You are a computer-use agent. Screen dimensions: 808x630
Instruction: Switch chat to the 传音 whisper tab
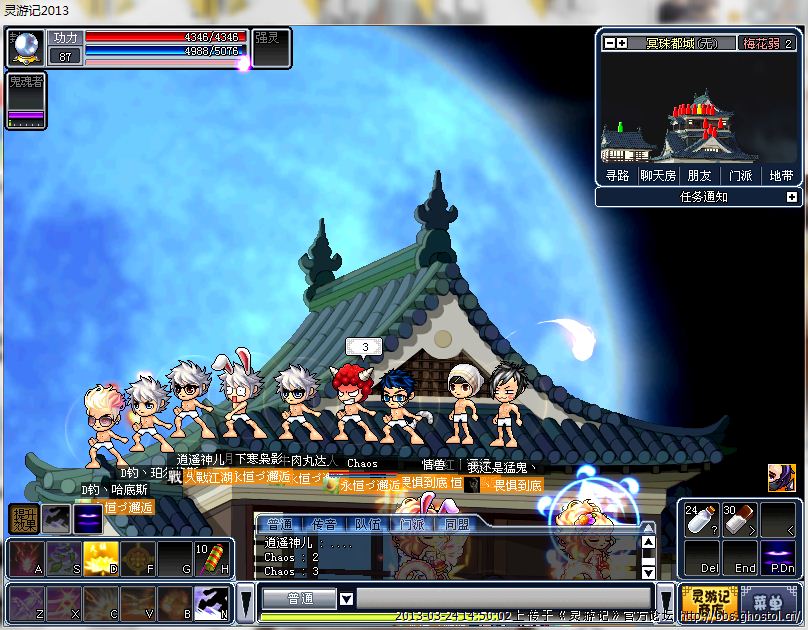coord(324,524)
